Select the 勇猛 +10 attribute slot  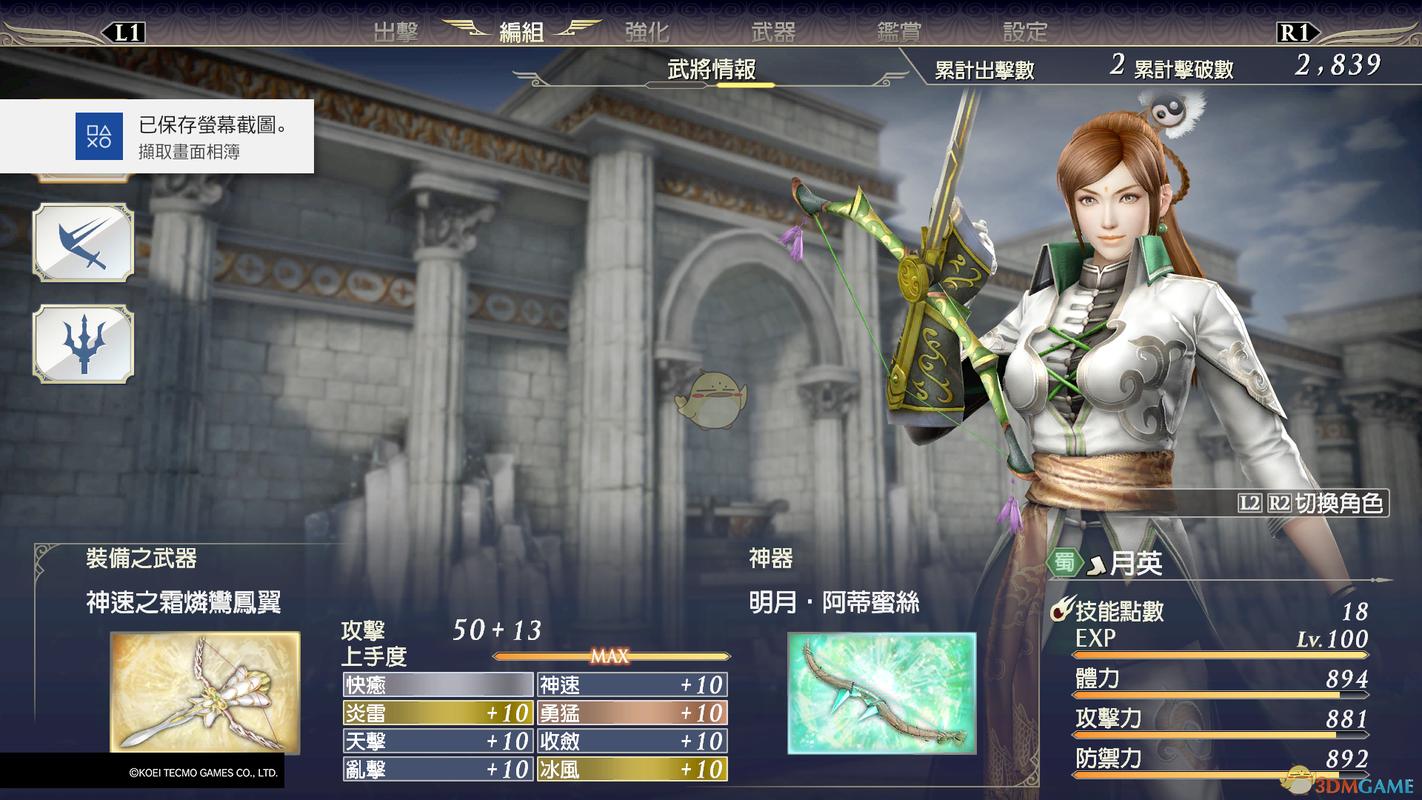tap(632, 713)
